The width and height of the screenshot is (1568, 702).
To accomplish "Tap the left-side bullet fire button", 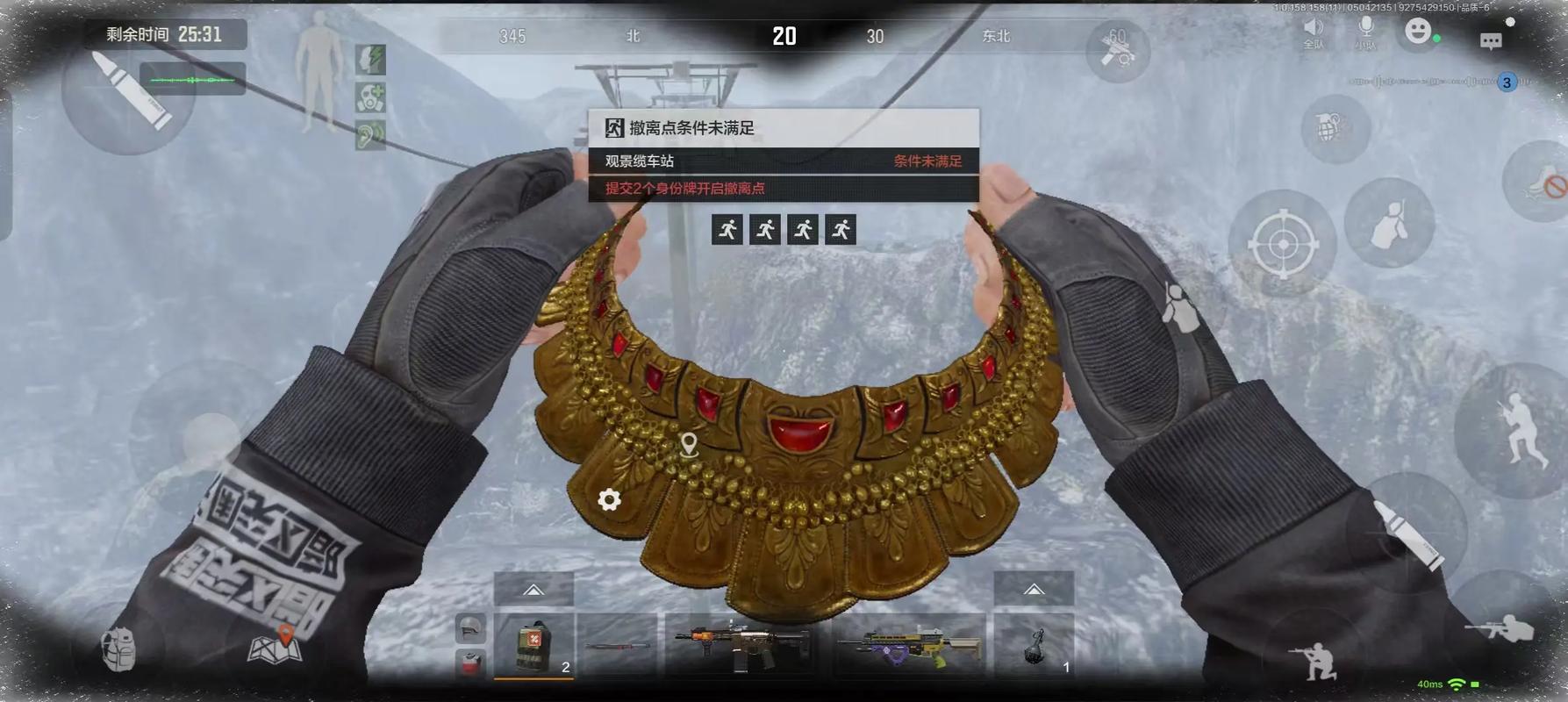I will tap(130, 90).
